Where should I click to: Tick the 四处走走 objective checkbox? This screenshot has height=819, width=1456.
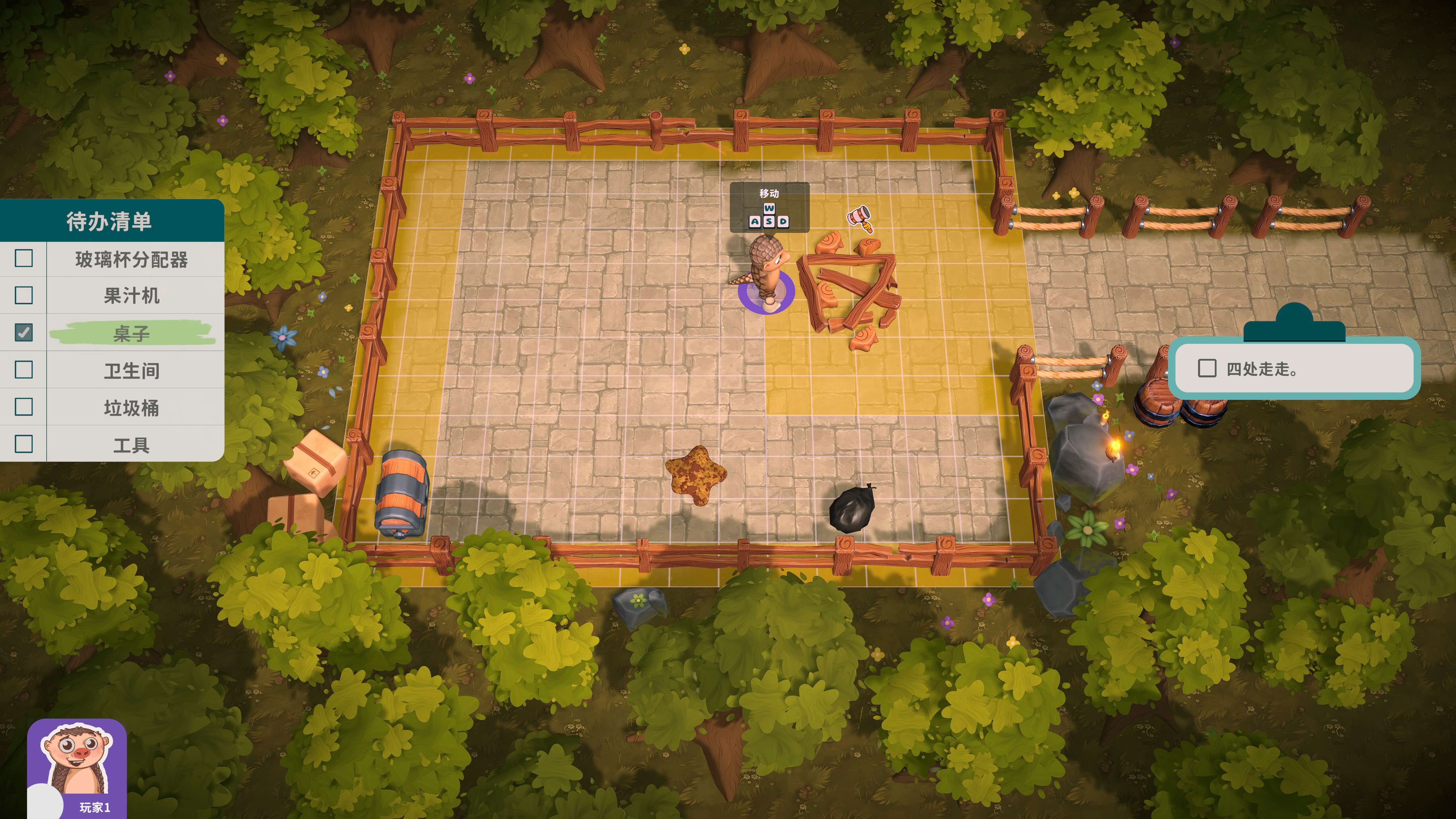point(1207,369)
